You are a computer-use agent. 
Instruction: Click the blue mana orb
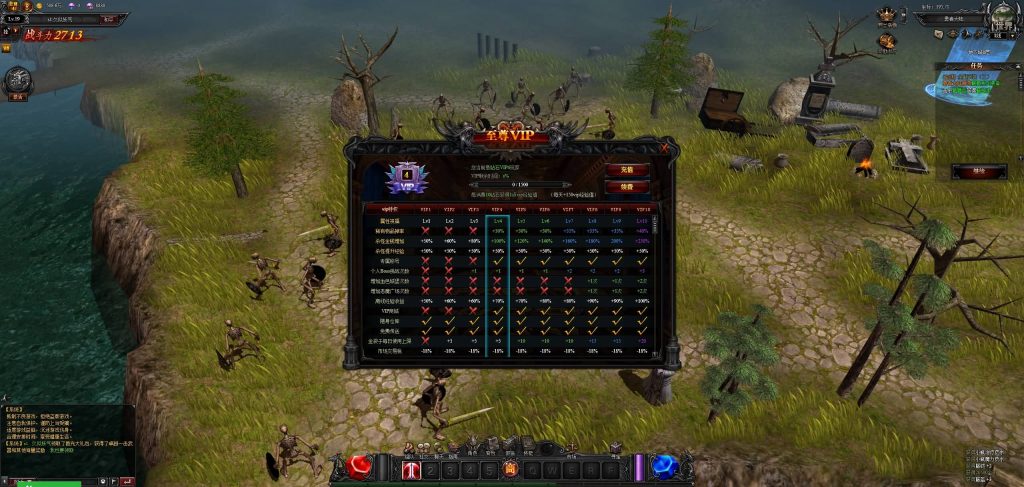(661, 466)
